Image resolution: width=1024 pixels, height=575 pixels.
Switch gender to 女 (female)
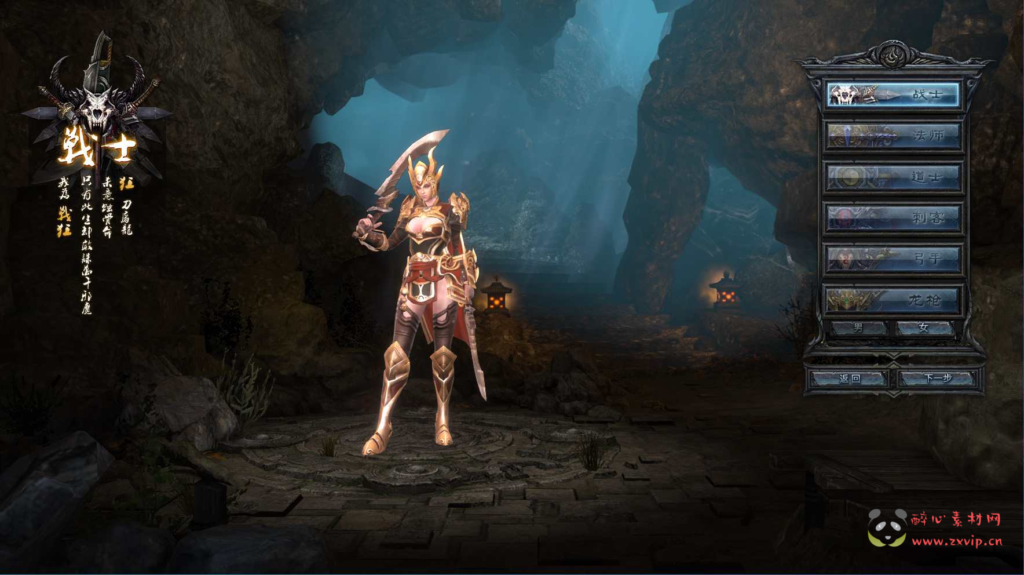[x=924, y=328]
